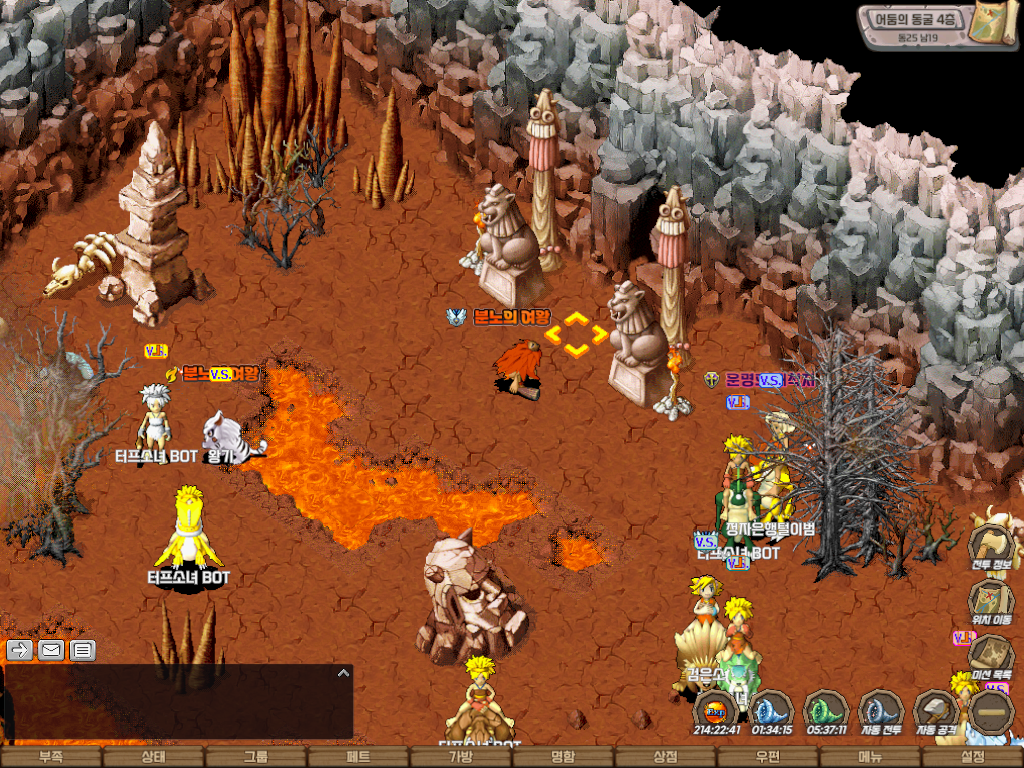Collapse the icon panel with the minus button
Screen dimensions: 1024x768
point(992,712)
